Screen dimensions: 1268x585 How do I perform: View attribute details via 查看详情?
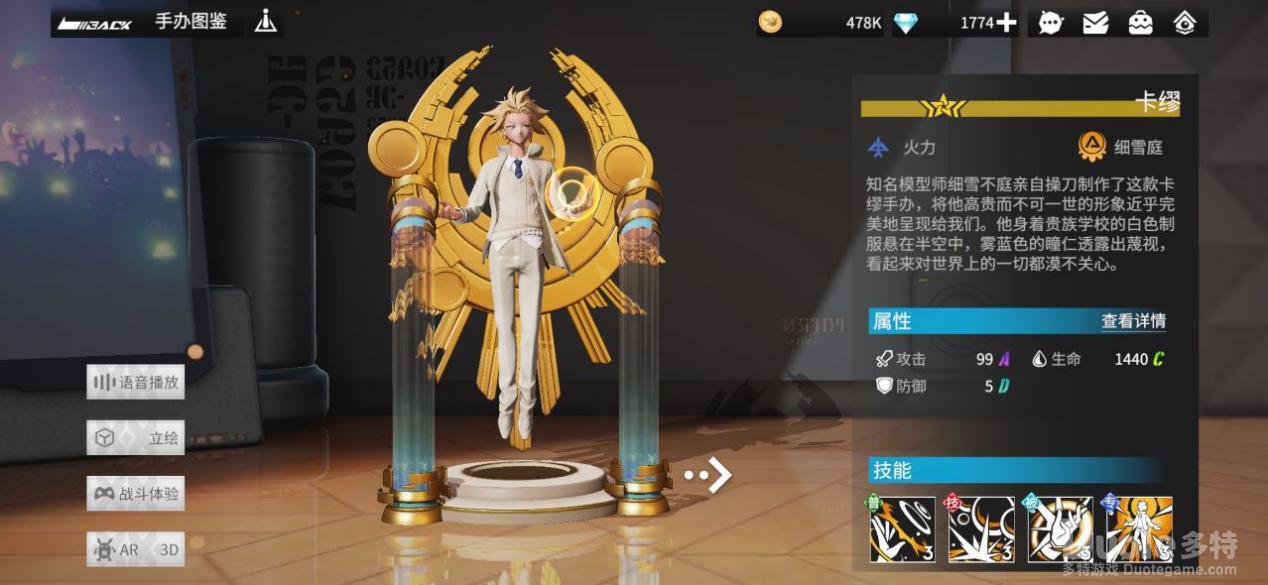[1133, 321]
